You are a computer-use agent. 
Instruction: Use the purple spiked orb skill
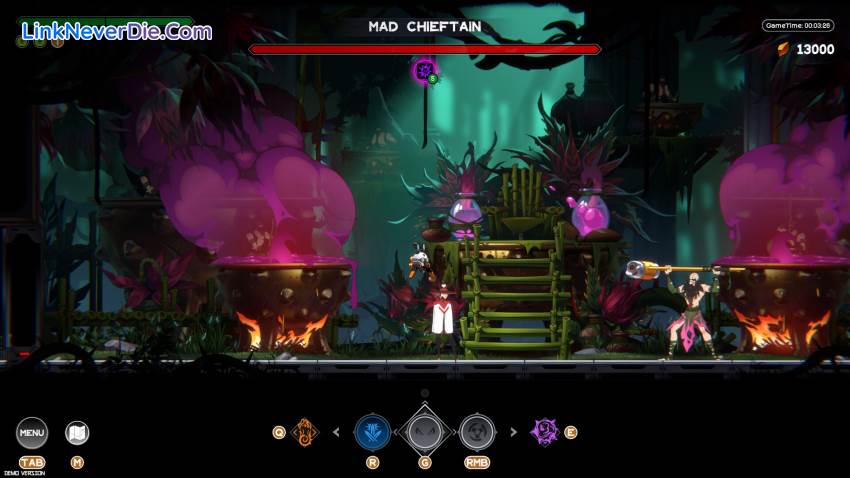tap(545, 432)
